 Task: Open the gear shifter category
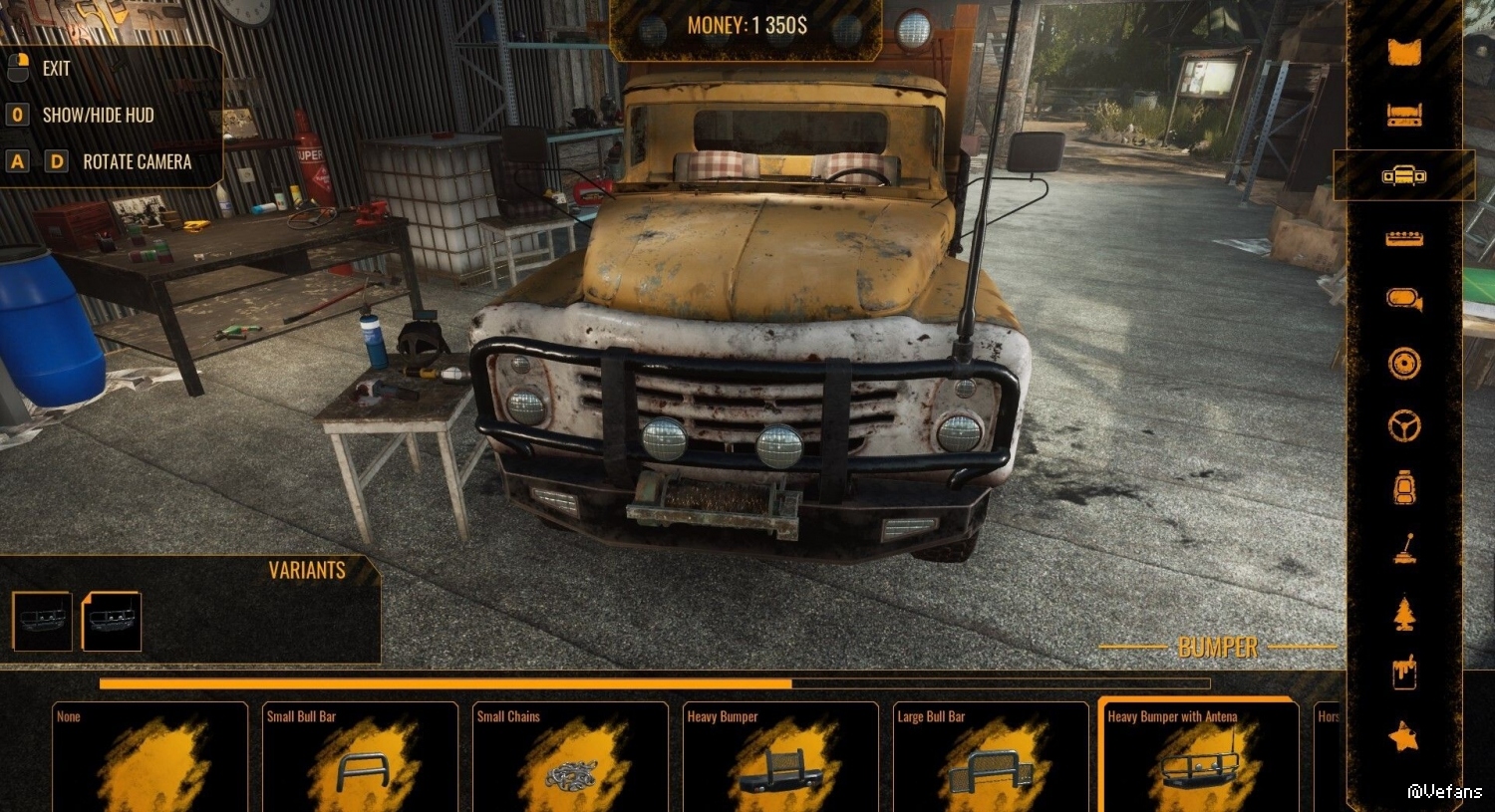click(1404, 549)
